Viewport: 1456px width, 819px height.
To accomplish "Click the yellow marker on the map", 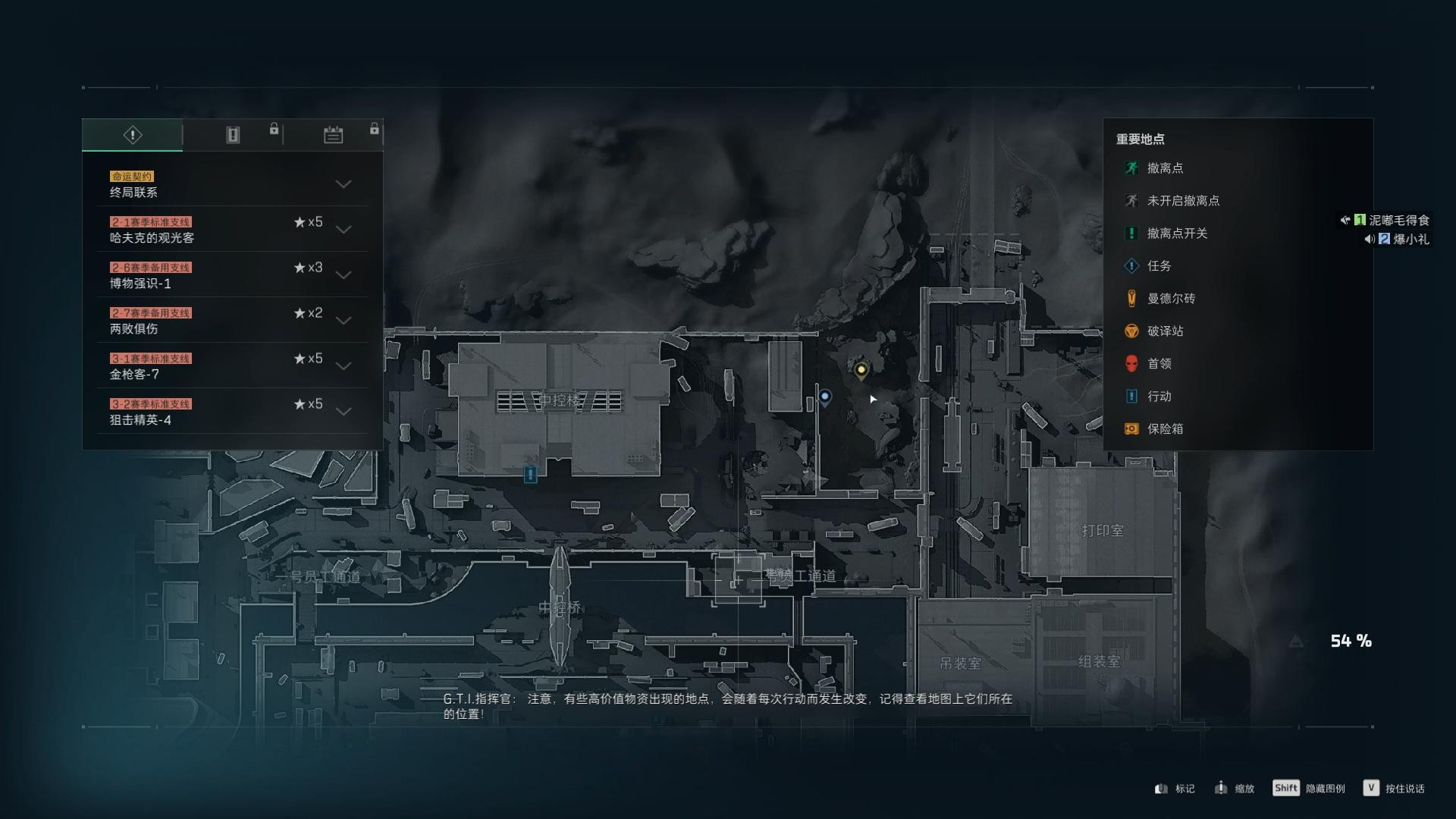I will click(x=861, y=370).
